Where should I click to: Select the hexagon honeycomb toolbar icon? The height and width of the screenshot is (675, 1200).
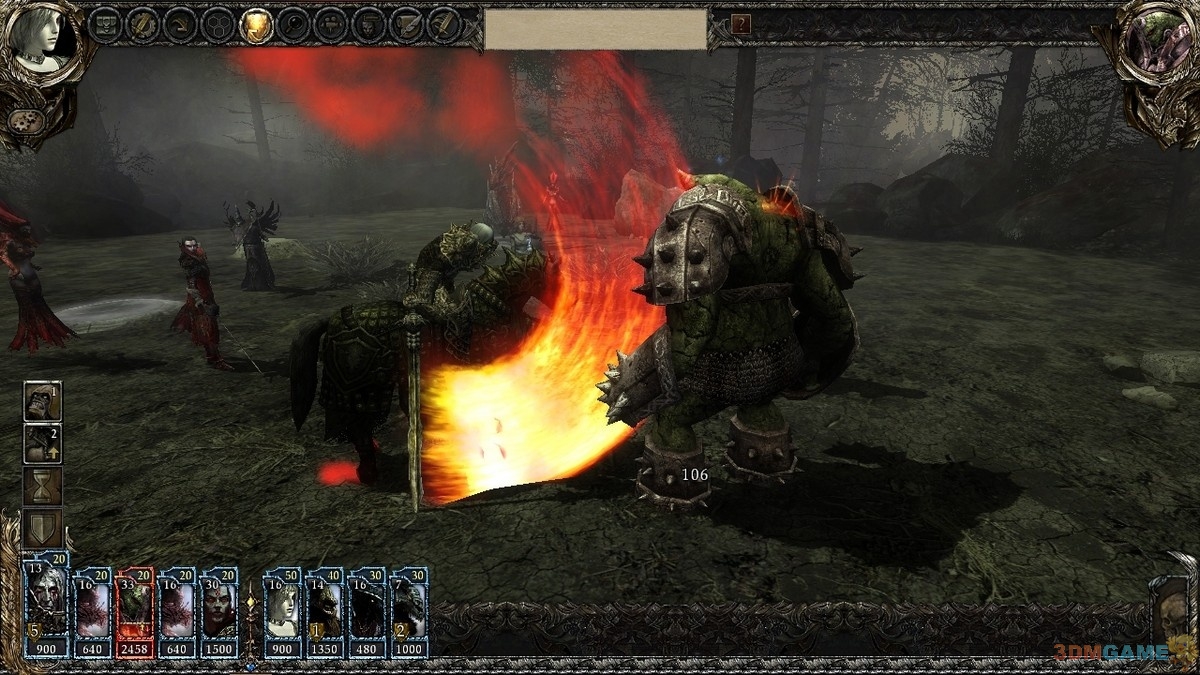click(x=218, y=25)
